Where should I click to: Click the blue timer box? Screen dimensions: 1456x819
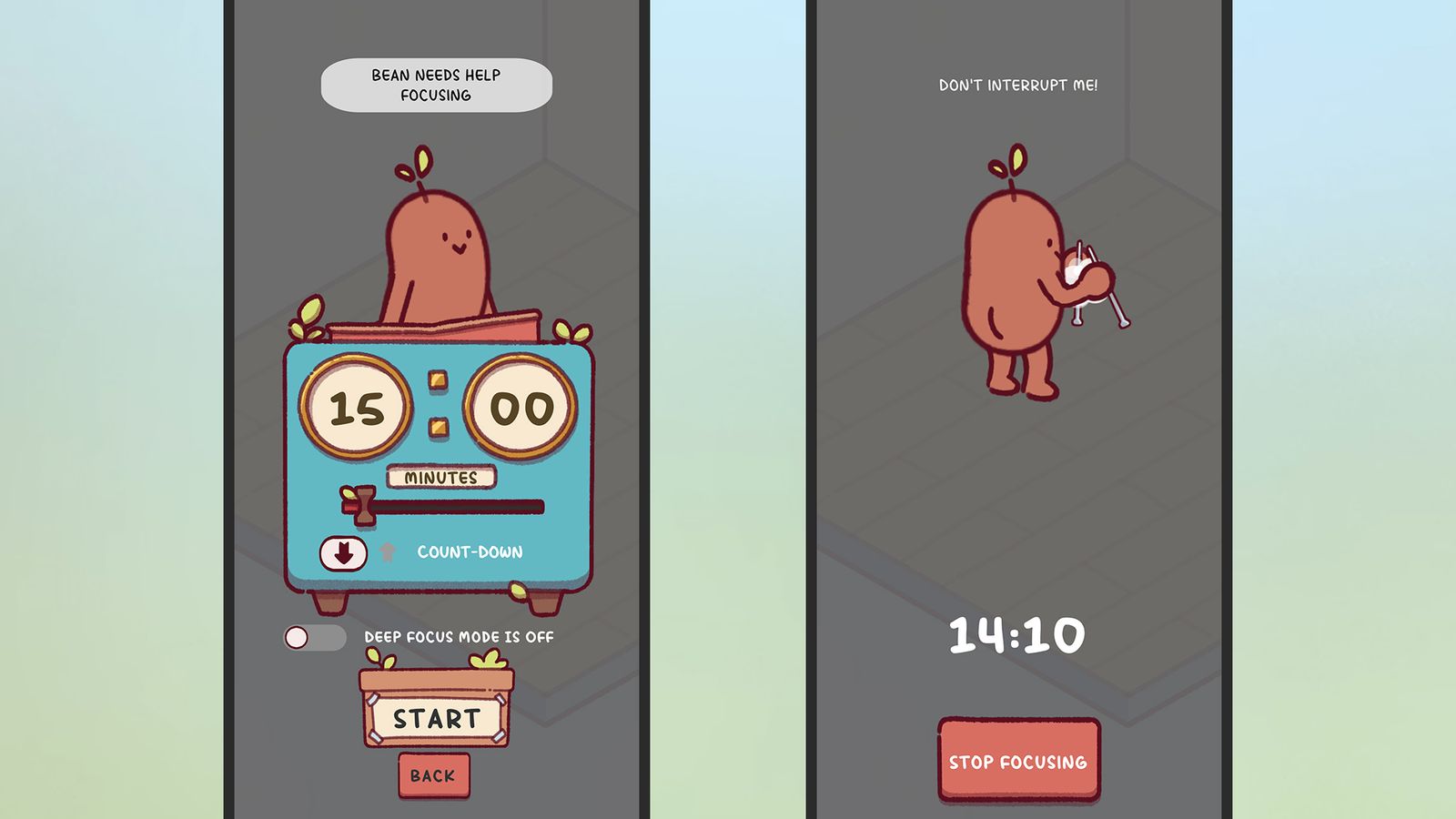437,464
